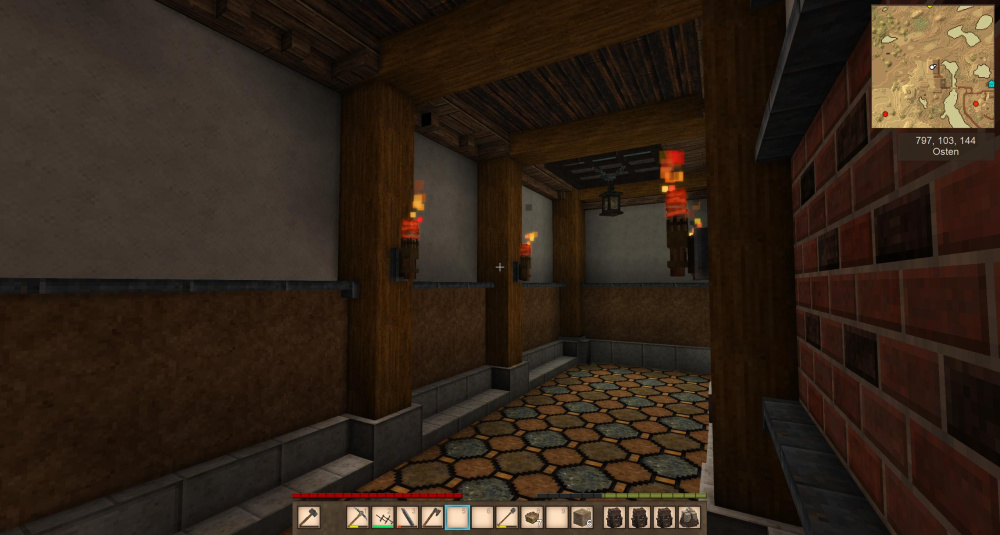Pick the long-handled tool in slot 7

(507, 517)
